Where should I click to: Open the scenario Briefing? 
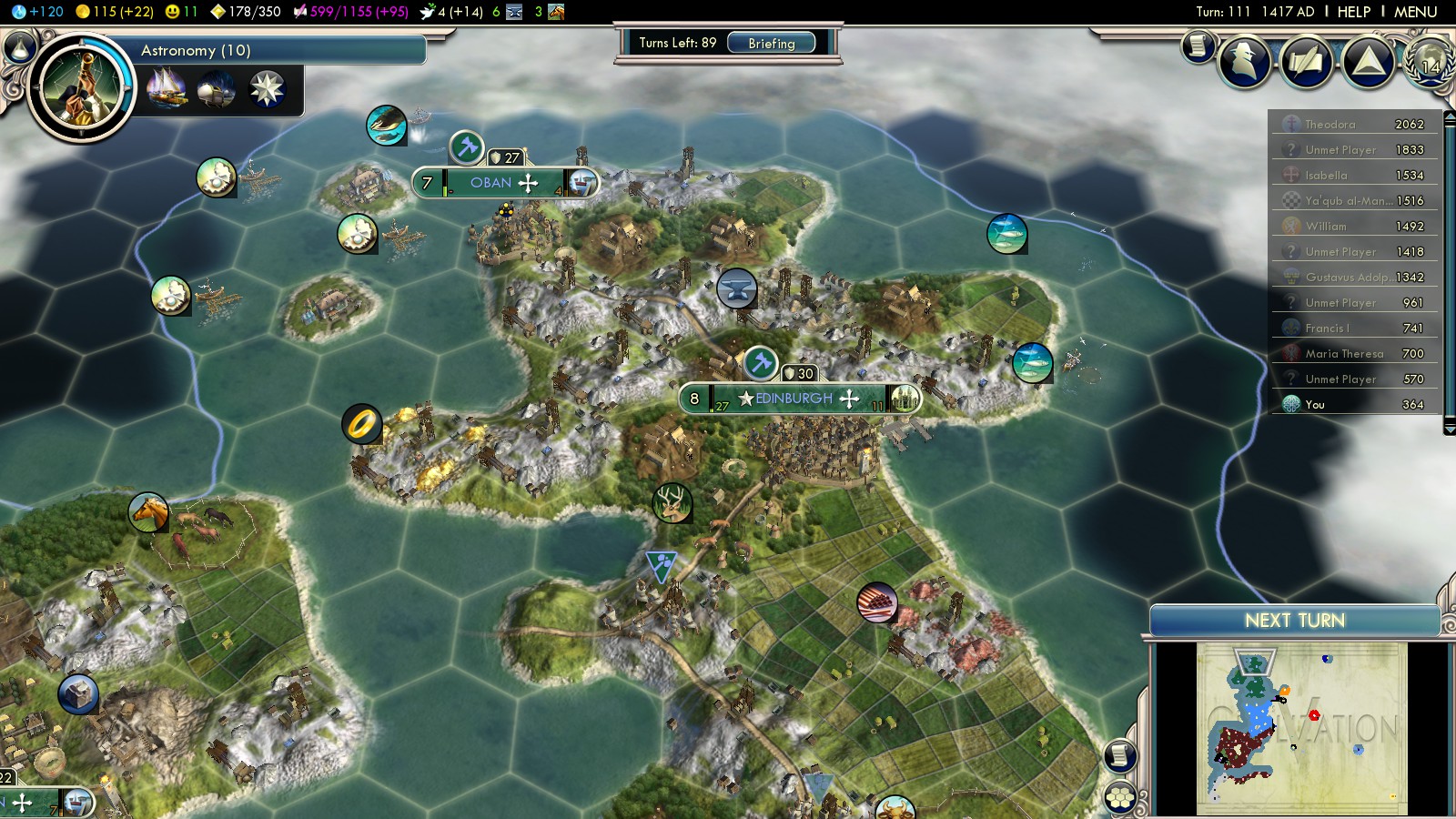point(771,43)
